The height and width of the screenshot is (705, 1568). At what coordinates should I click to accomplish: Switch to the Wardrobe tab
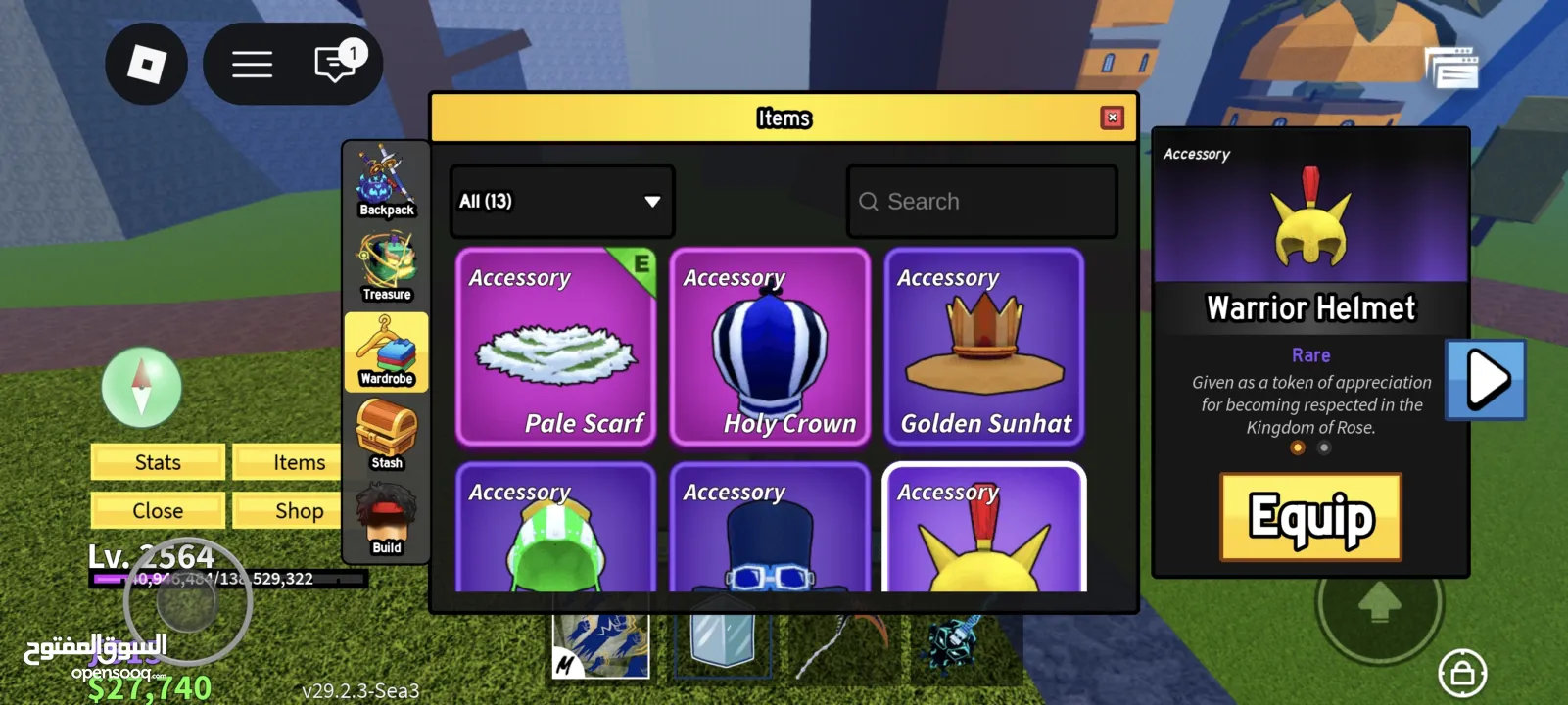click(386, 352)
